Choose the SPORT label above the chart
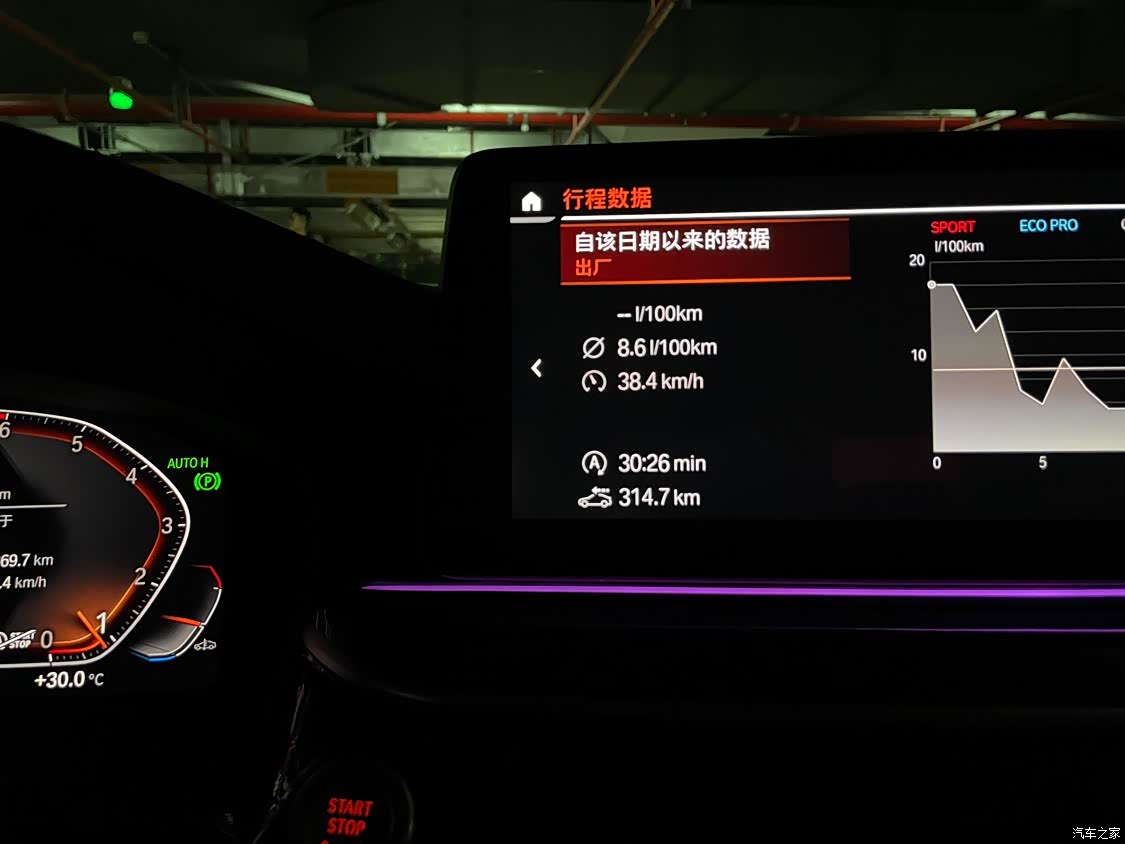This screenshot has width=1125, height=844. pyautogui.click(x=952, y=227)
